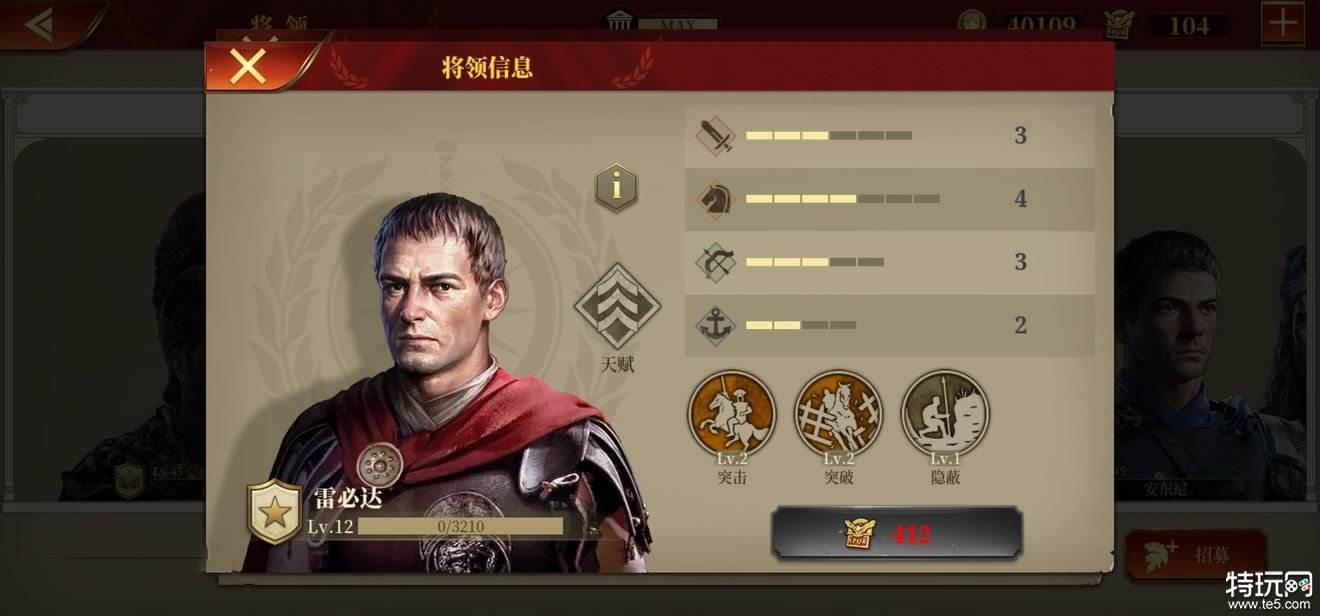The height and width of the screenshot is (616, 1320).
Task: Select the 突击 charge skill
Action: coord(732,414)
